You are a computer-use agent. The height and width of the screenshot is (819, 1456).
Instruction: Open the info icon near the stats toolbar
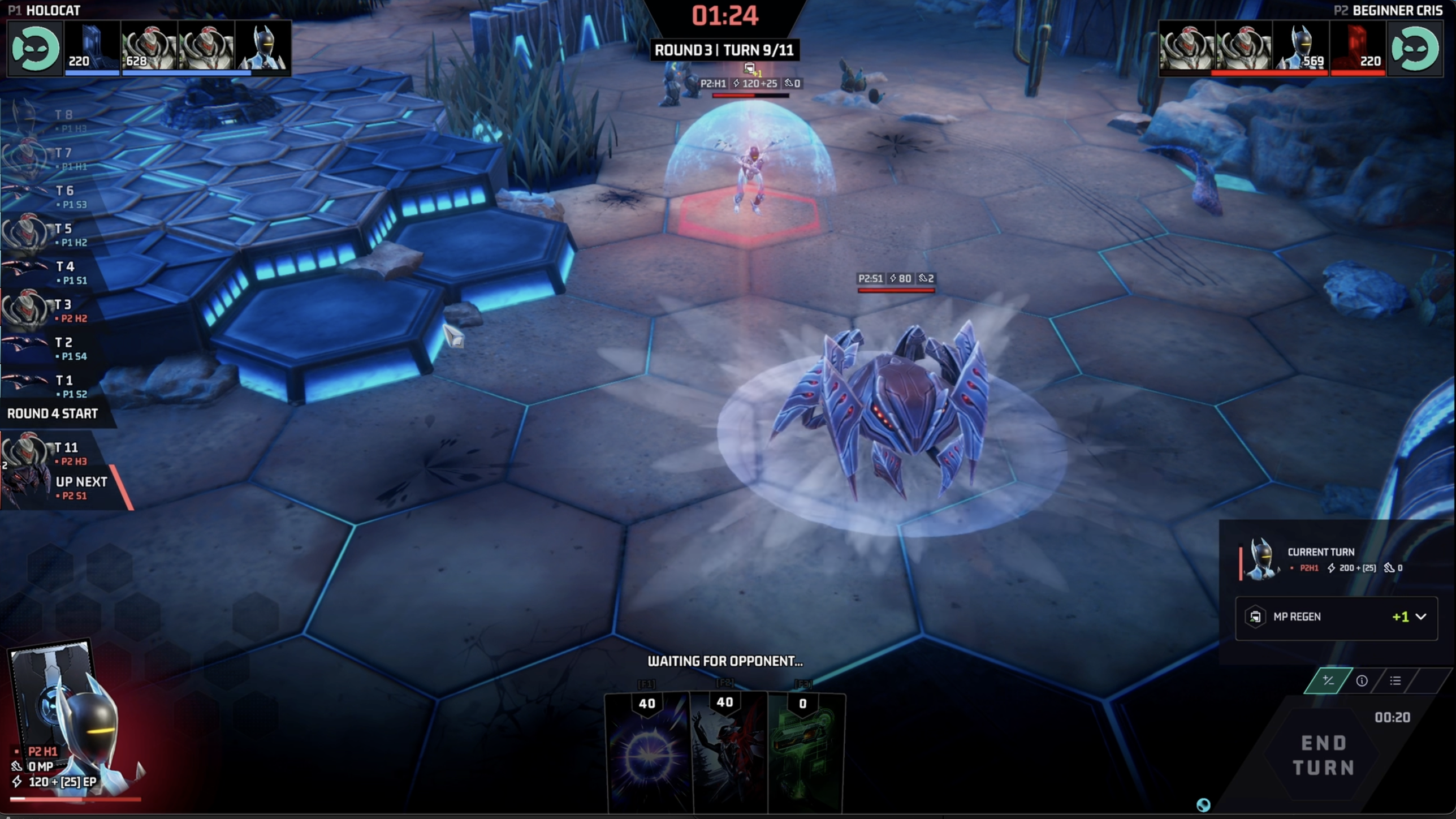[x=1363, y=680]
